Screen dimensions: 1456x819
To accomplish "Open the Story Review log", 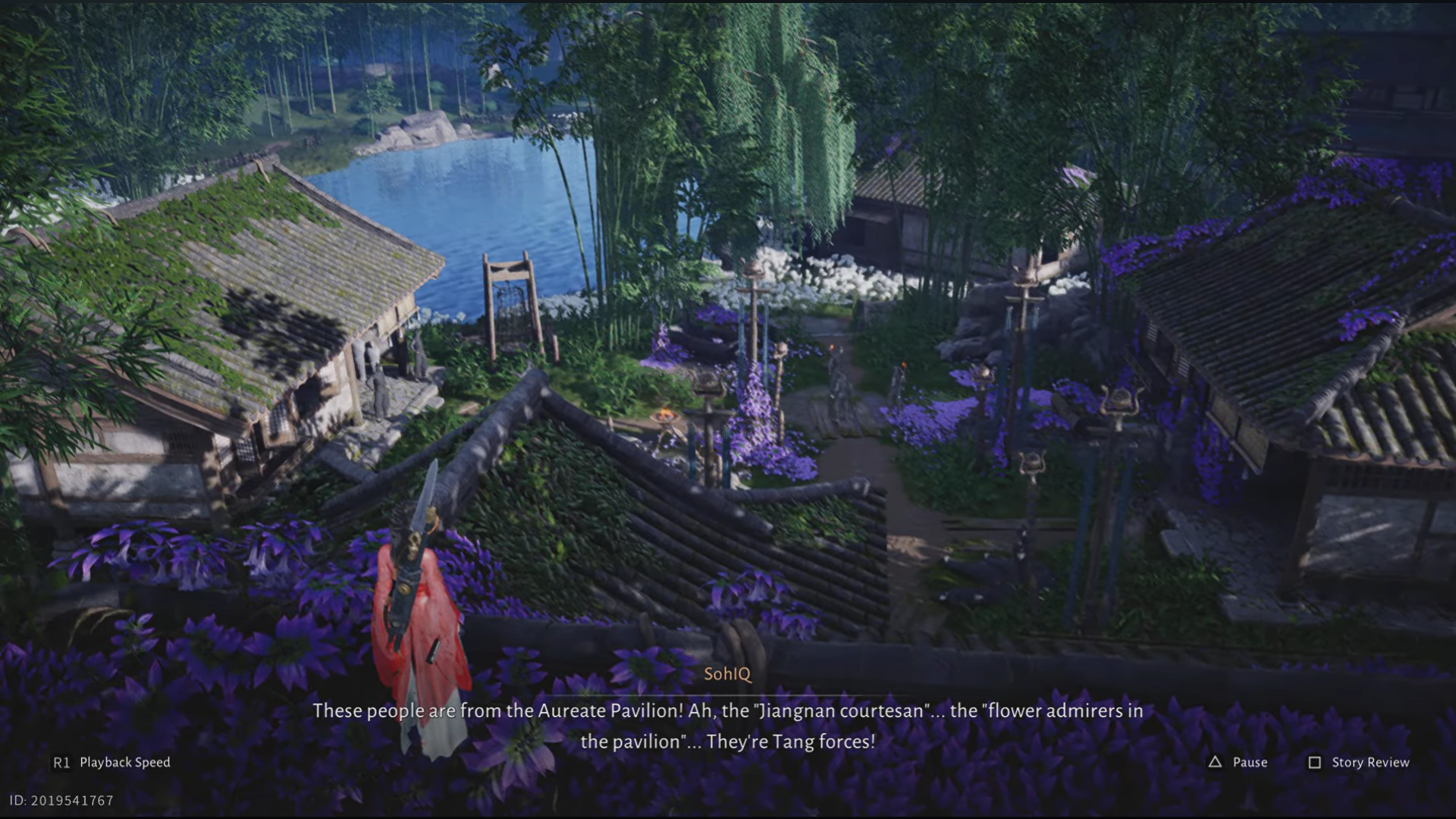I will pos(1359,762).
